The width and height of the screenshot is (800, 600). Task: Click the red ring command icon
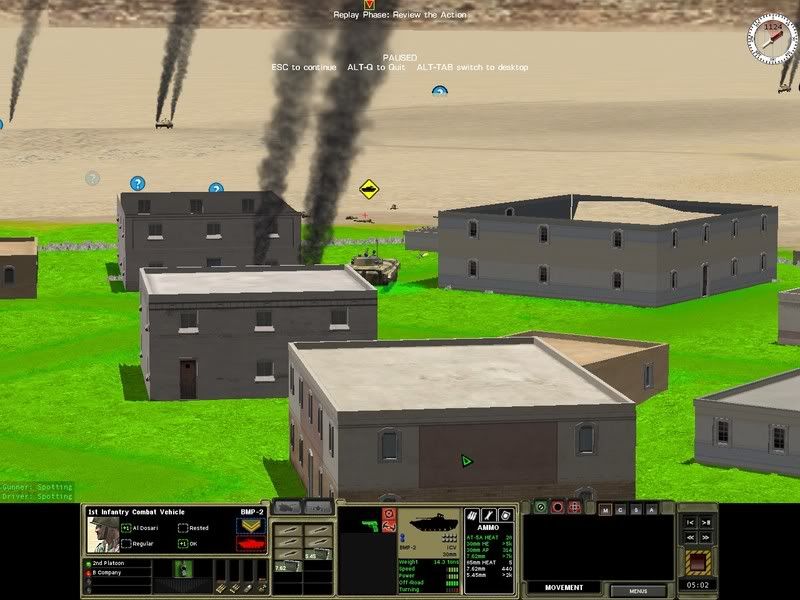click(557, 508)
